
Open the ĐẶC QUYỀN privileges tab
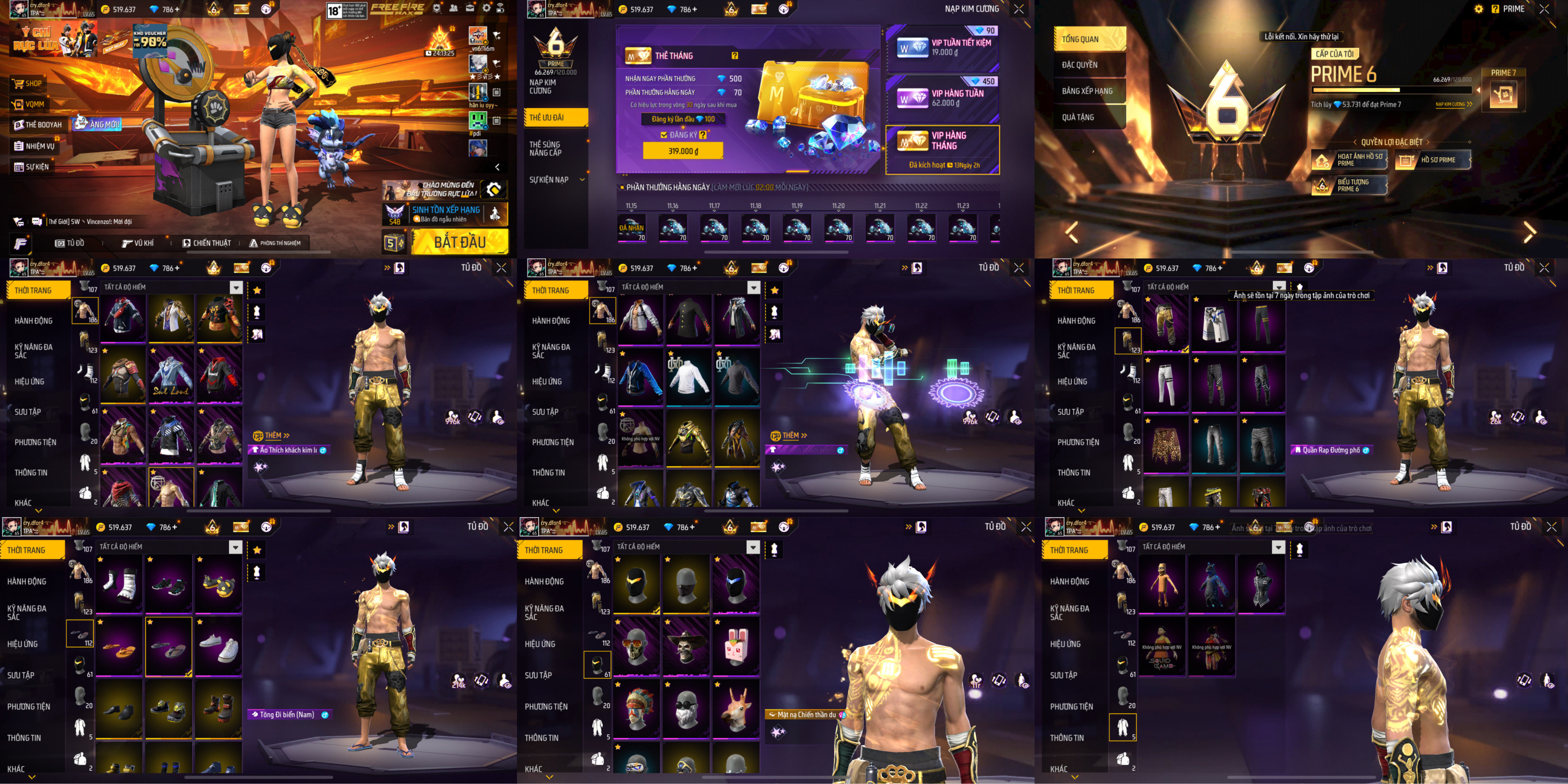coord(1080,65)
